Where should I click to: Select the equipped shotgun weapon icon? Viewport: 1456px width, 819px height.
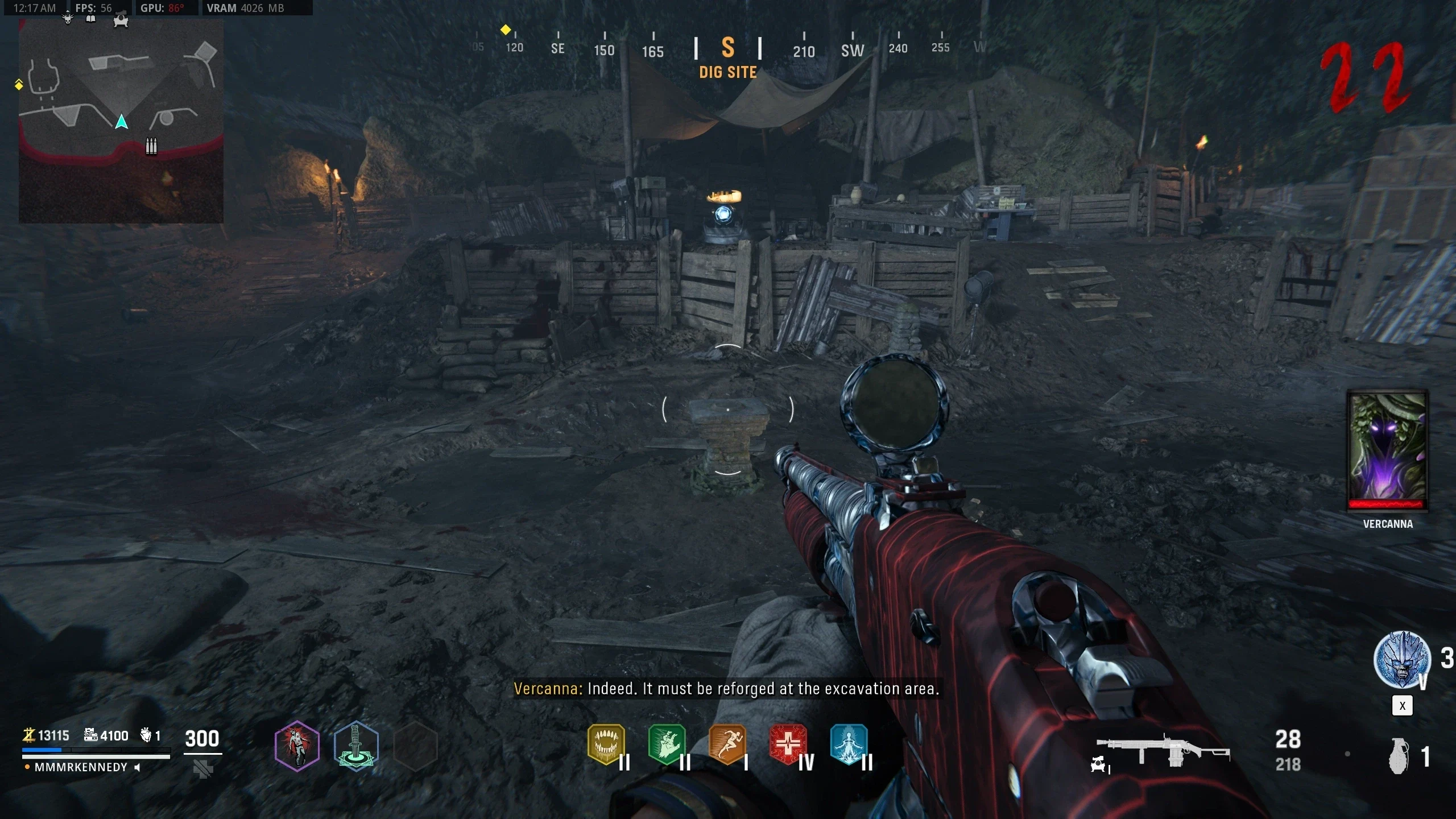1163,750
